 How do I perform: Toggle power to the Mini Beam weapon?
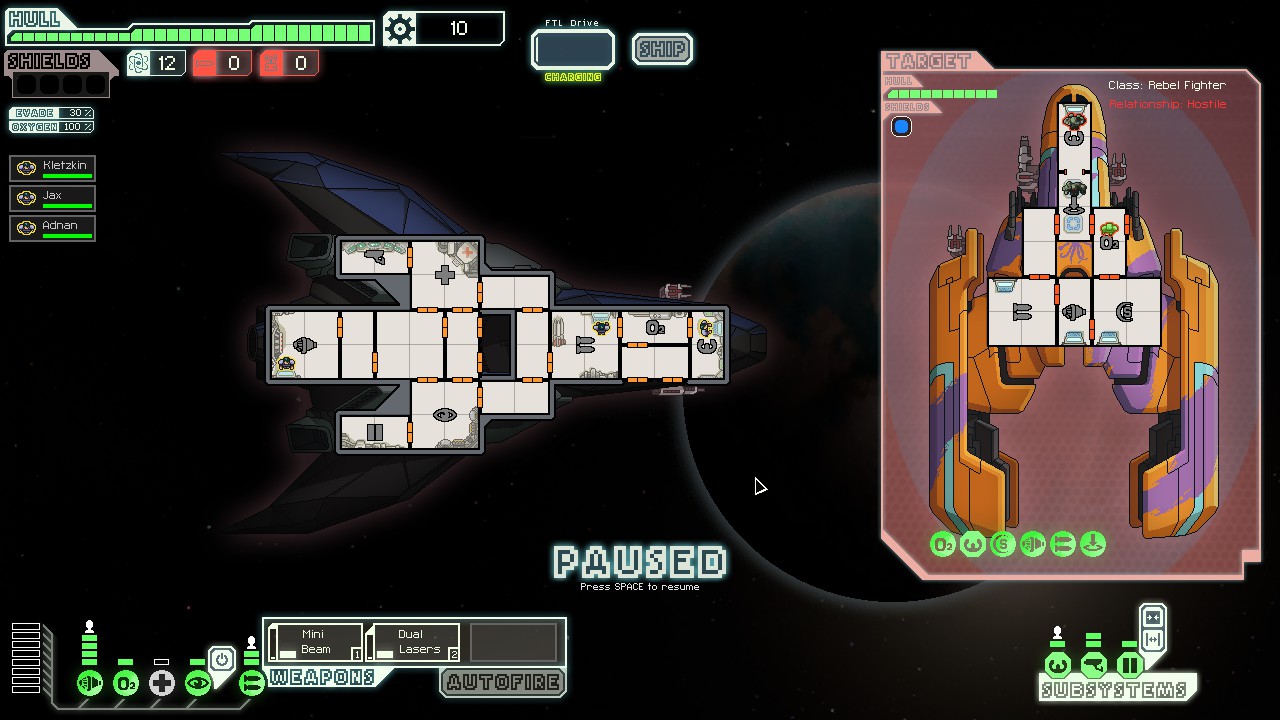(313, 640)
